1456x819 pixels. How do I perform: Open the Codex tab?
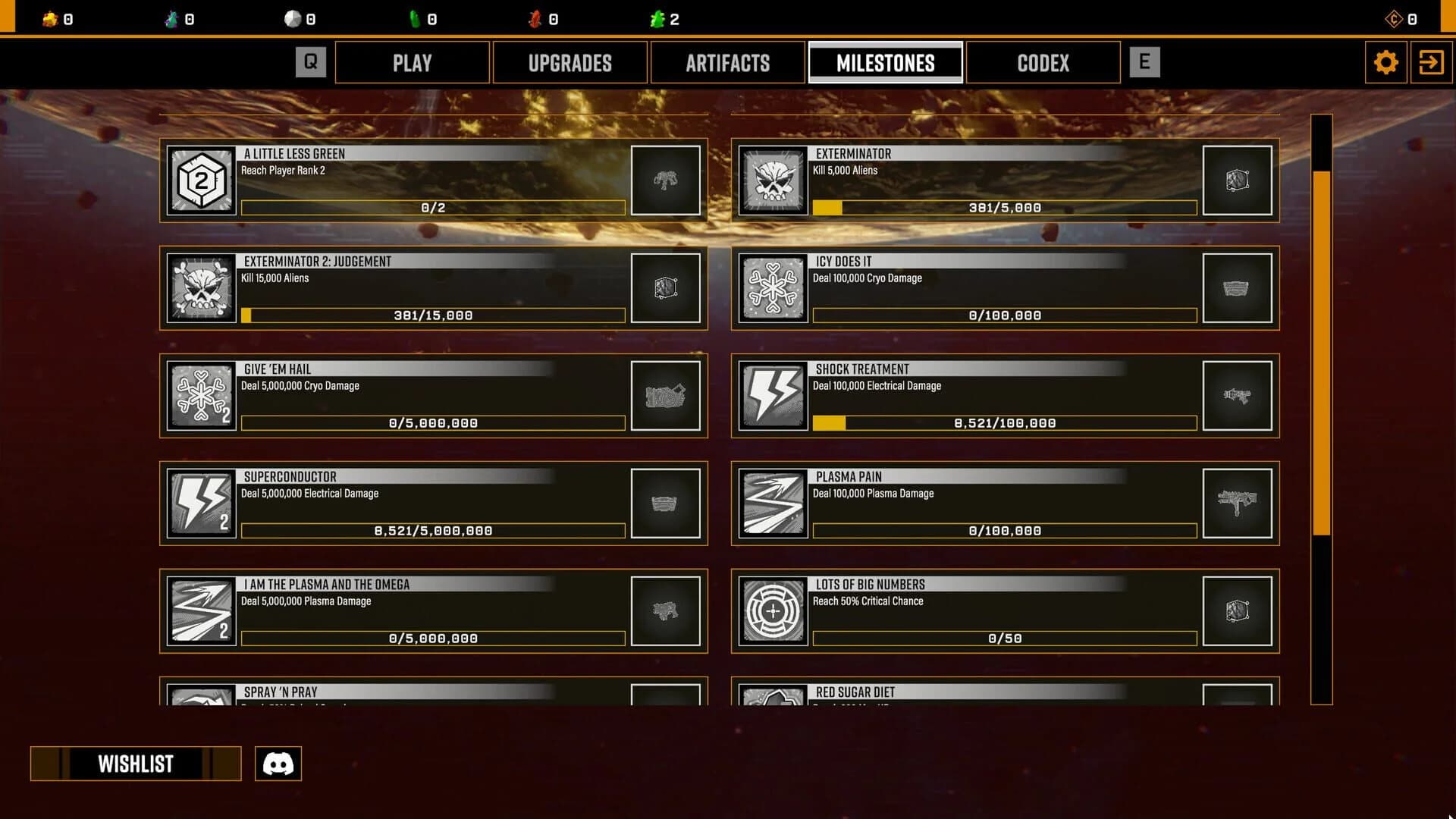pos(1043,62)
